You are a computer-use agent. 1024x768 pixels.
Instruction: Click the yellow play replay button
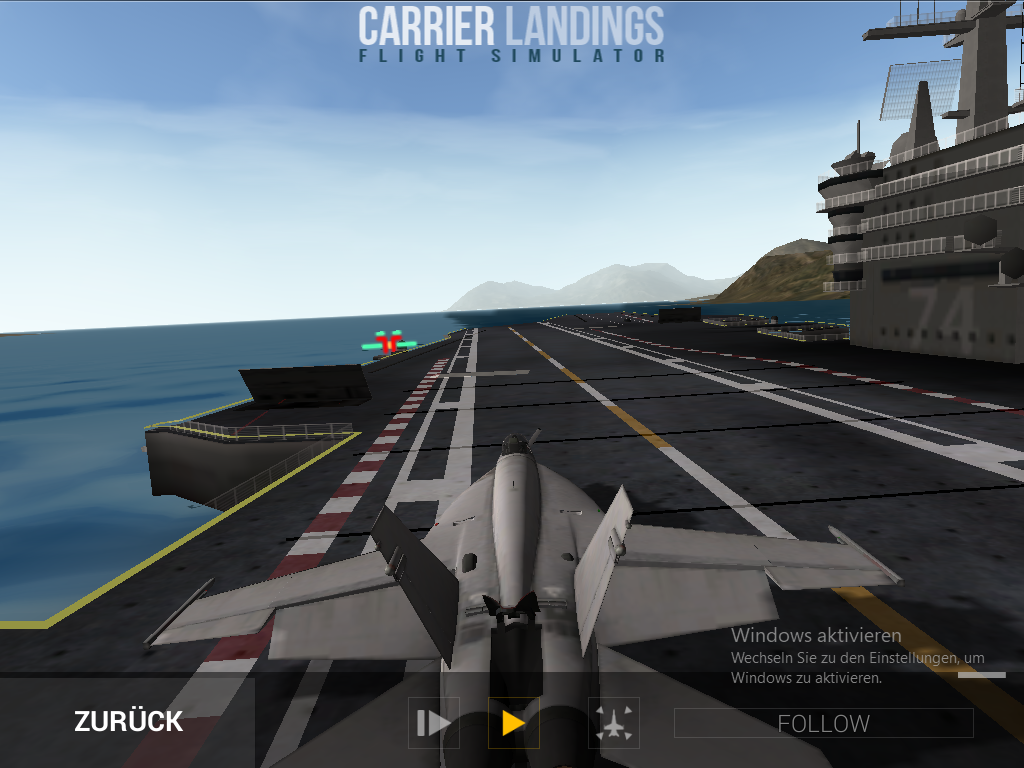point(513,723)
